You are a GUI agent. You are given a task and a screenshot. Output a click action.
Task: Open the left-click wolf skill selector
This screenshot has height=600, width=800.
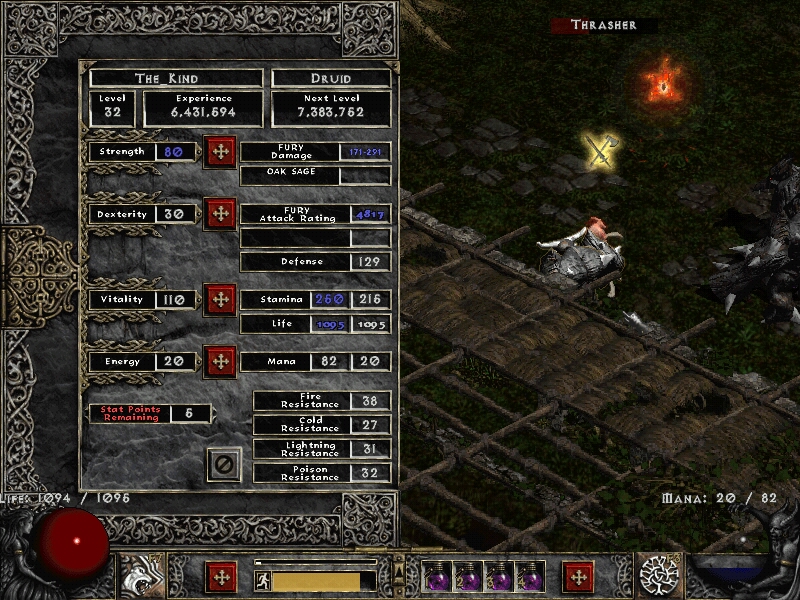[x=138, y=577]
